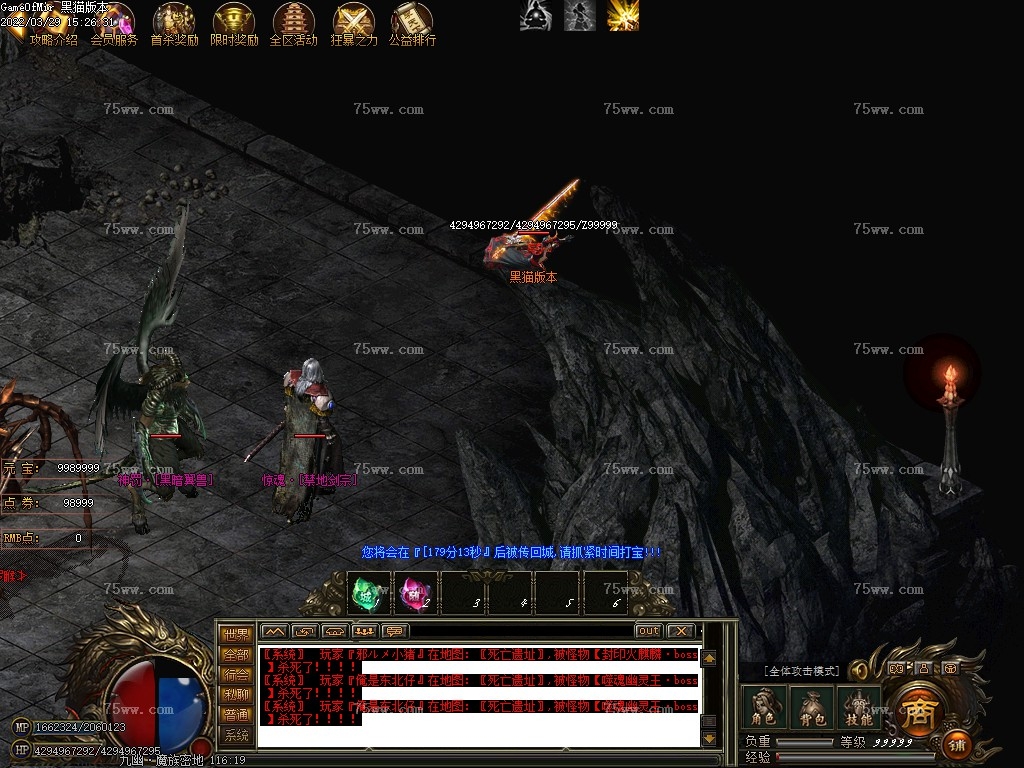This screenshot has width=1024, height=768.
Task: Switch to the 普通 normal chat tab
Action: [x=236, y=715]
